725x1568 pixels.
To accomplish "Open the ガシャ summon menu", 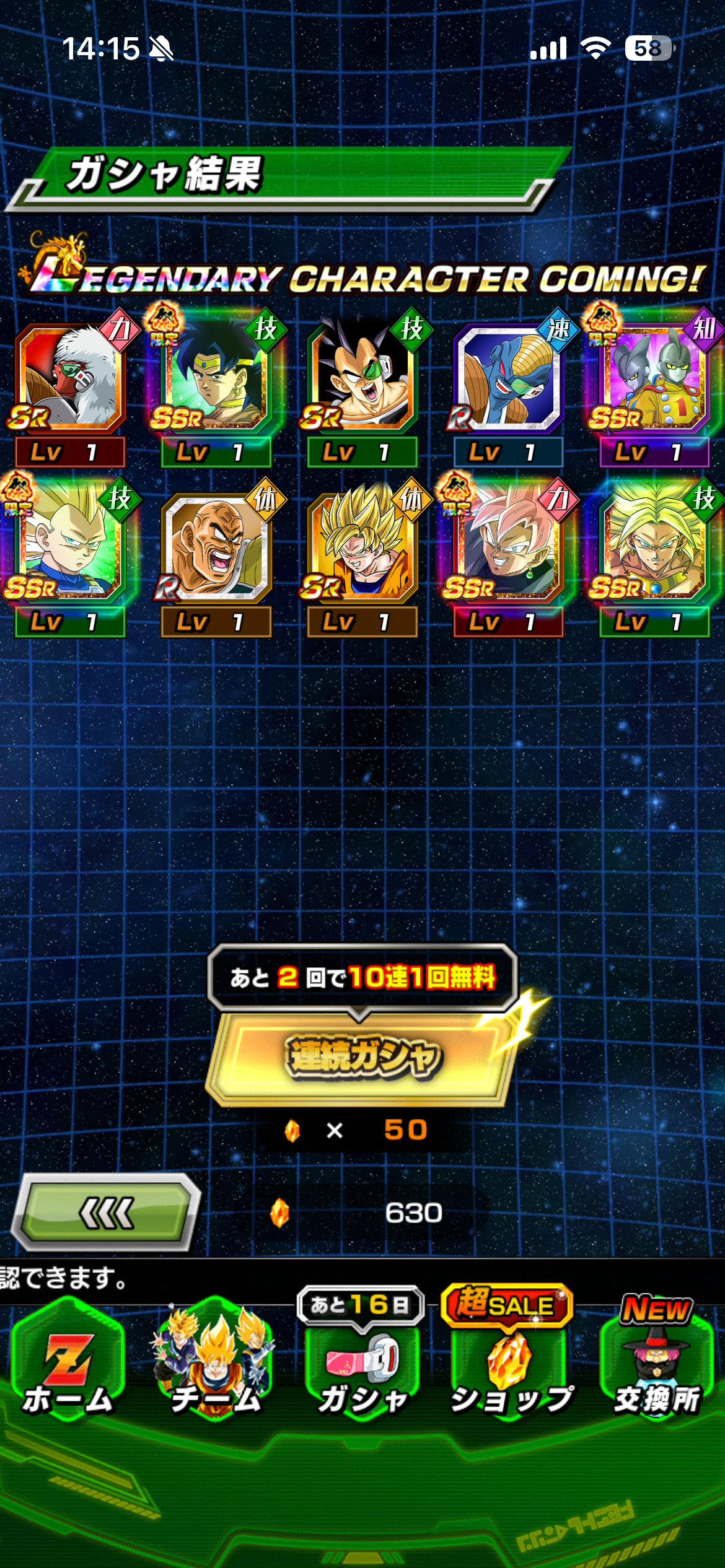I will (362, 1369).
